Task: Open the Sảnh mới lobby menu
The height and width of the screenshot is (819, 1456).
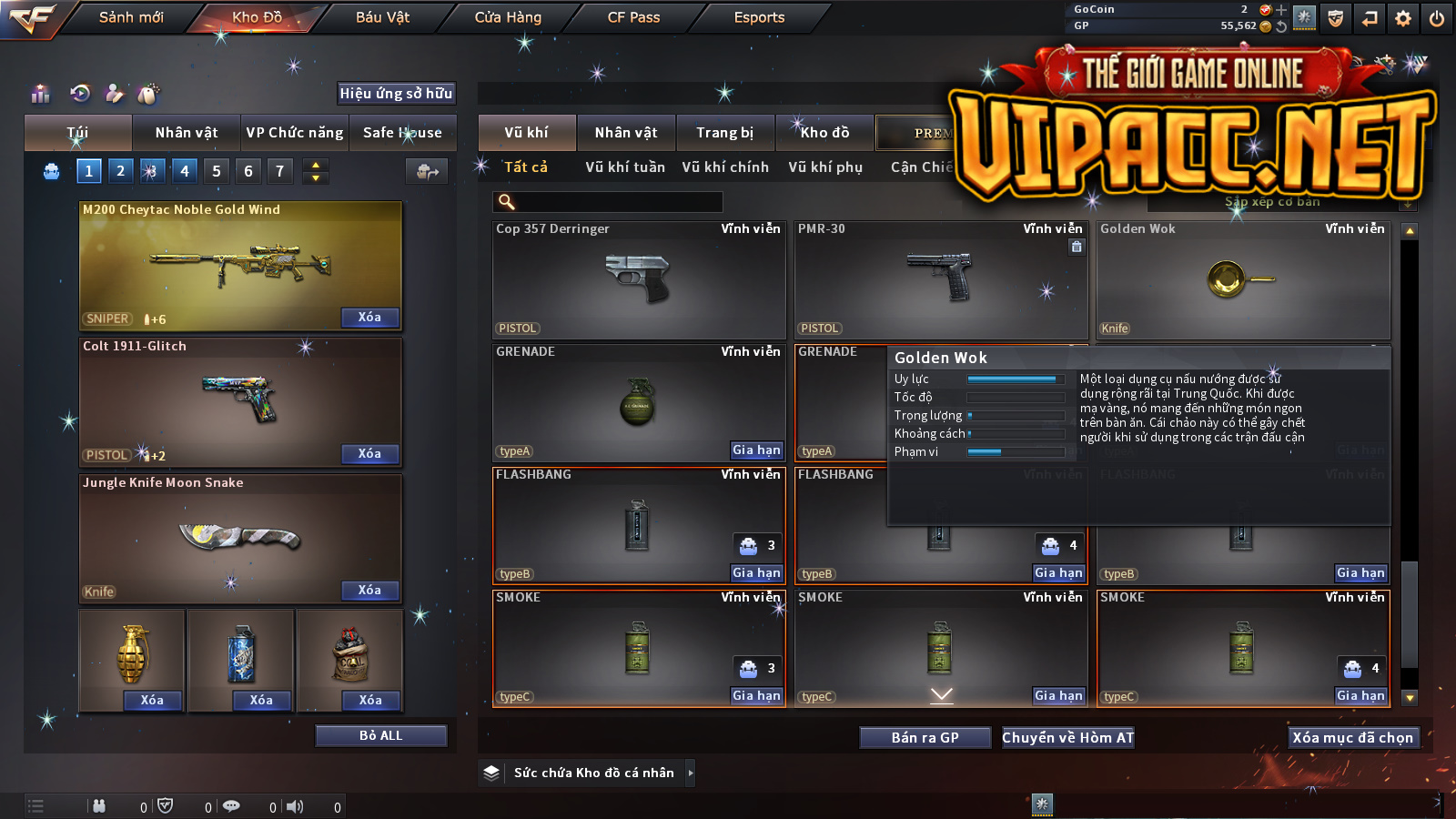Action: pyautogui.click(x=131, y=17)
